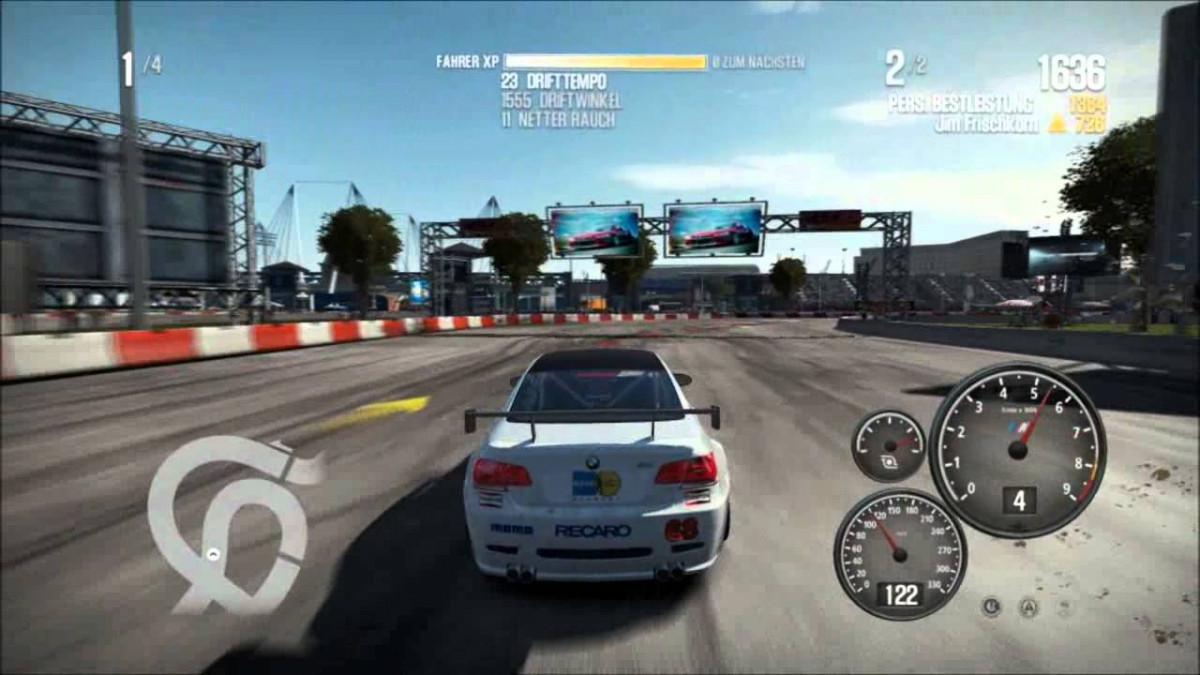Toggle the triangle stability assist indicator
1200x675 pixels.
pos(1028,606)
